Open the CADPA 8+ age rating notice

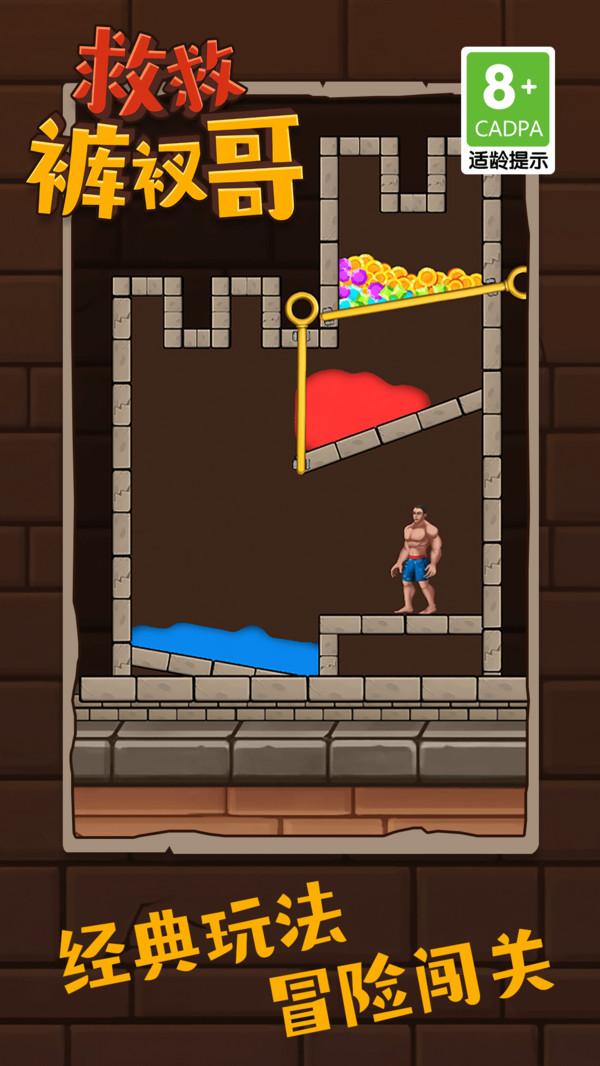coord(507,110)
